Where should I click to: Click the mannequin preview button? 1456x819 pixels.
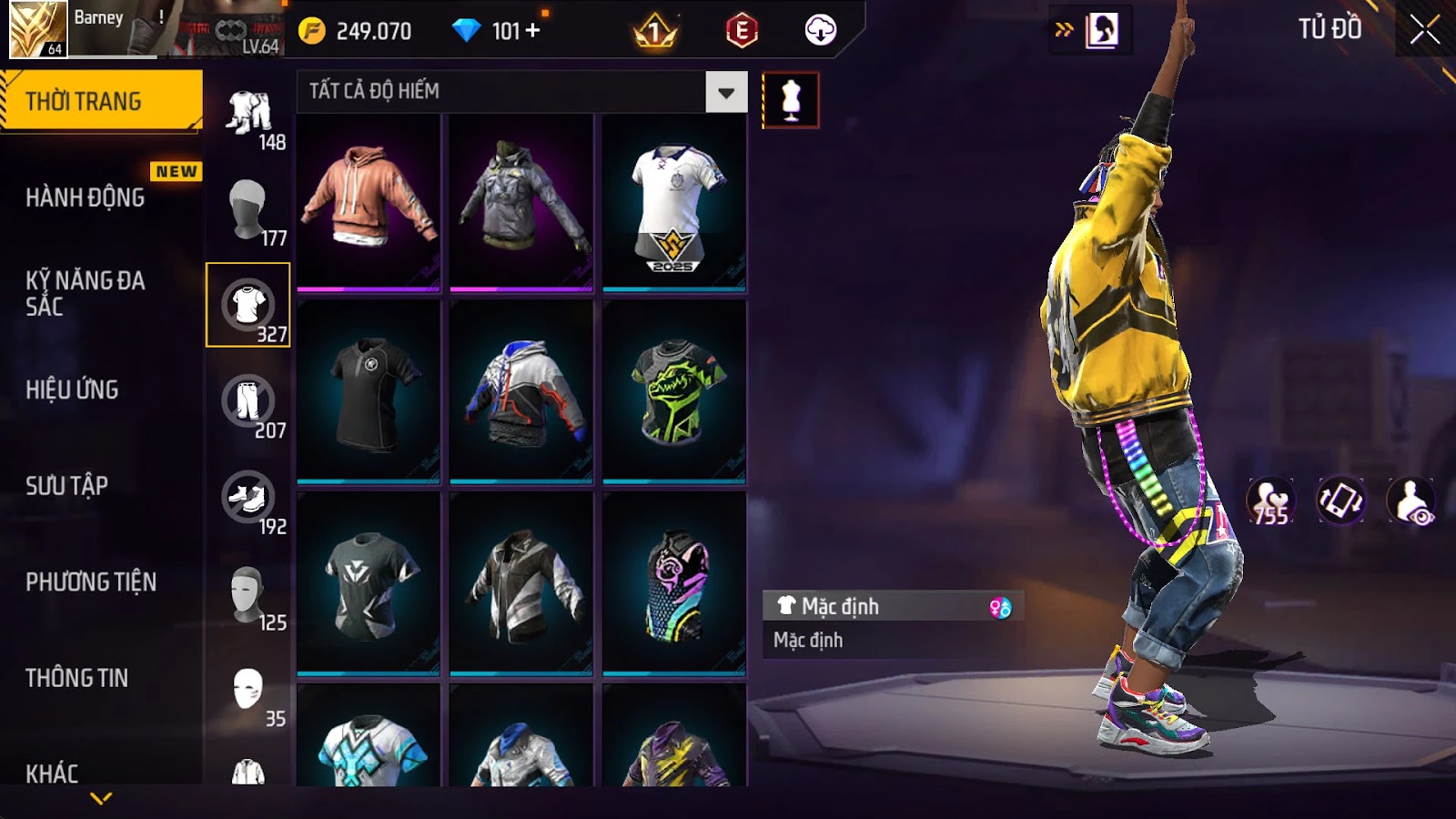coord(790,100)
